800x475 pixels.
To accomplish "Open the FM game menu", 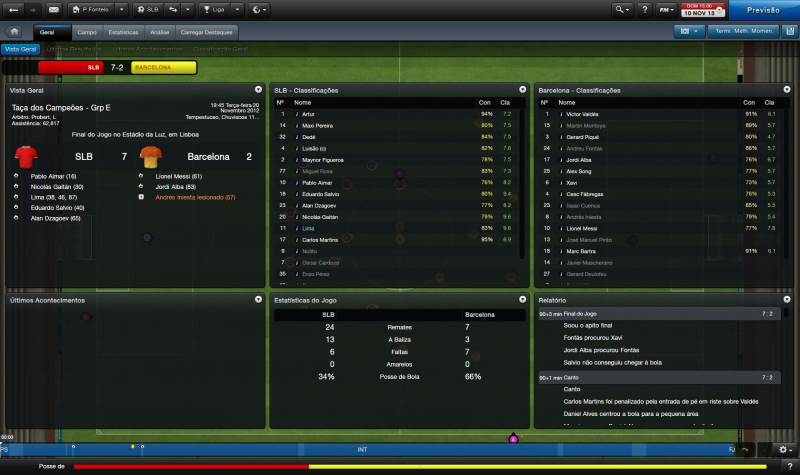I will (x=664, y=10).
